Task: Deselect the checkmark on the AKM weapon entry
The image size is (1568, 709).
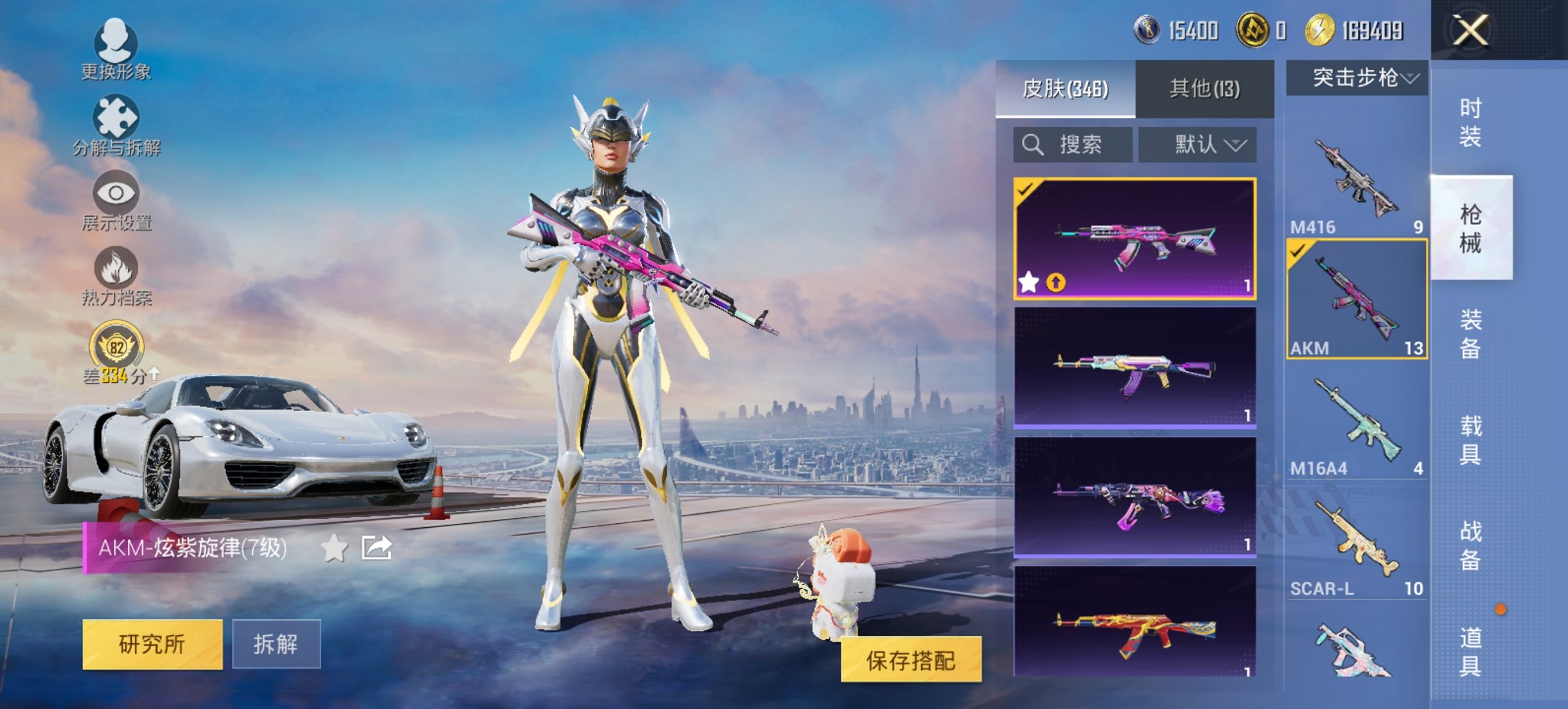Action: click(1298, 252)
